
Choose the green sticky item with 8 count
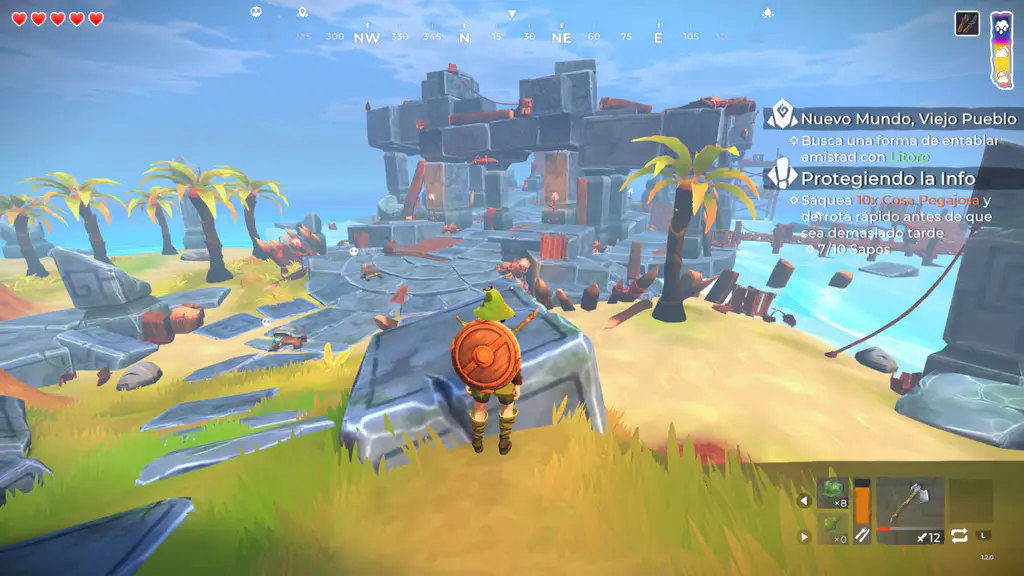[x=833, y=494]
